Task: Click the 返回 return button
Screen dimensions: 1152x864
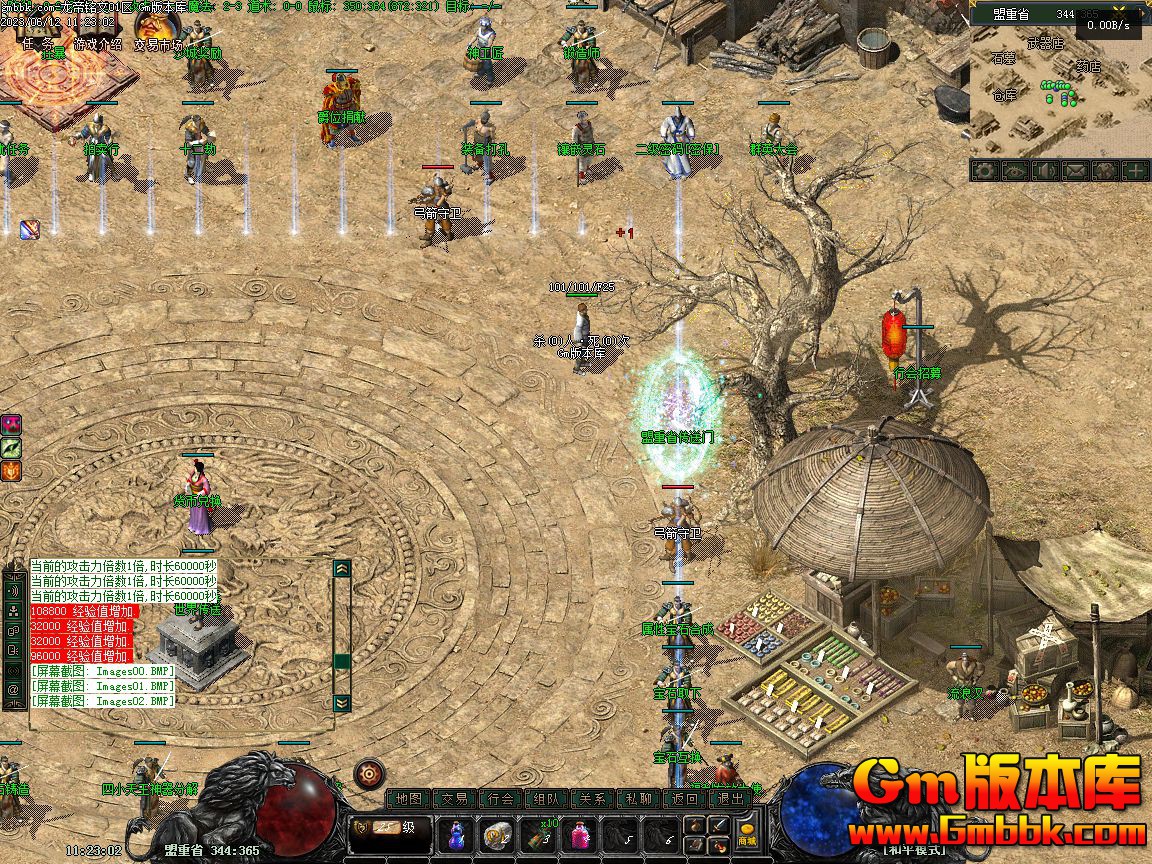Action: coord(685,799)
